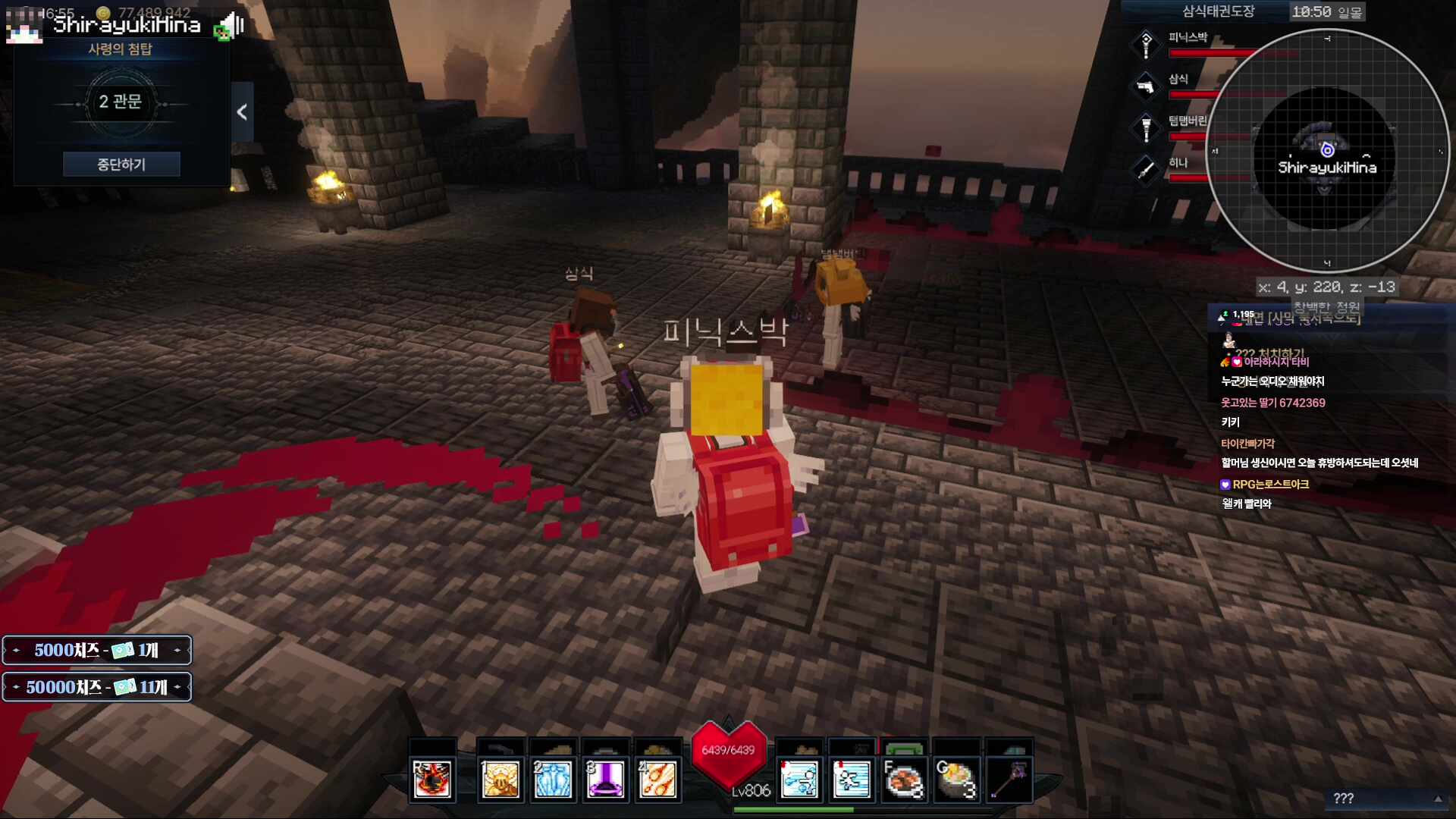
Task: Use the noodle bowl in slot G
Action: coord(956,779)
